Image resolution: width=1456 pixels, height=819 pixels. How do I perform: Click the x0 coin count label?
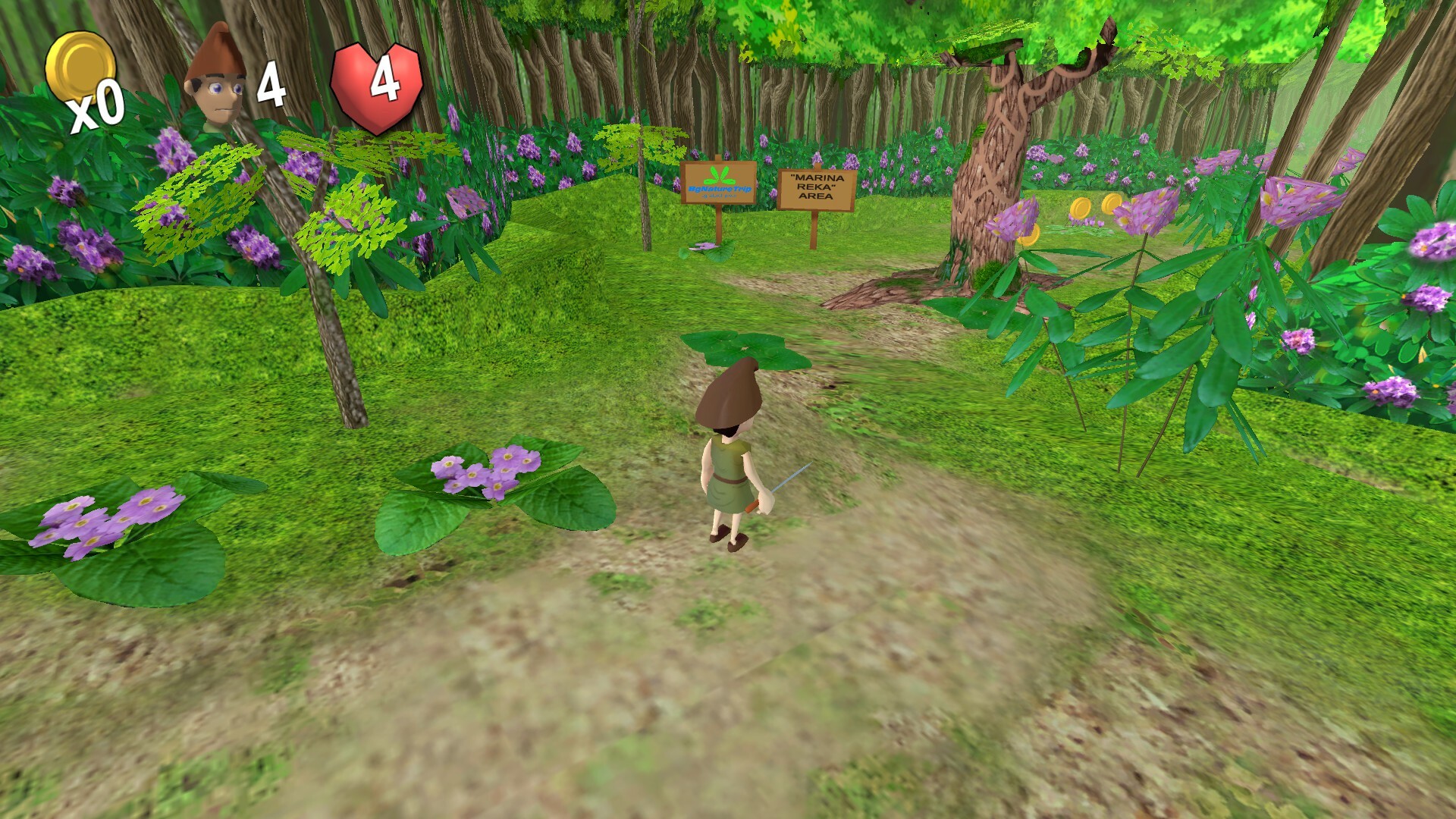tap(95, 110)
